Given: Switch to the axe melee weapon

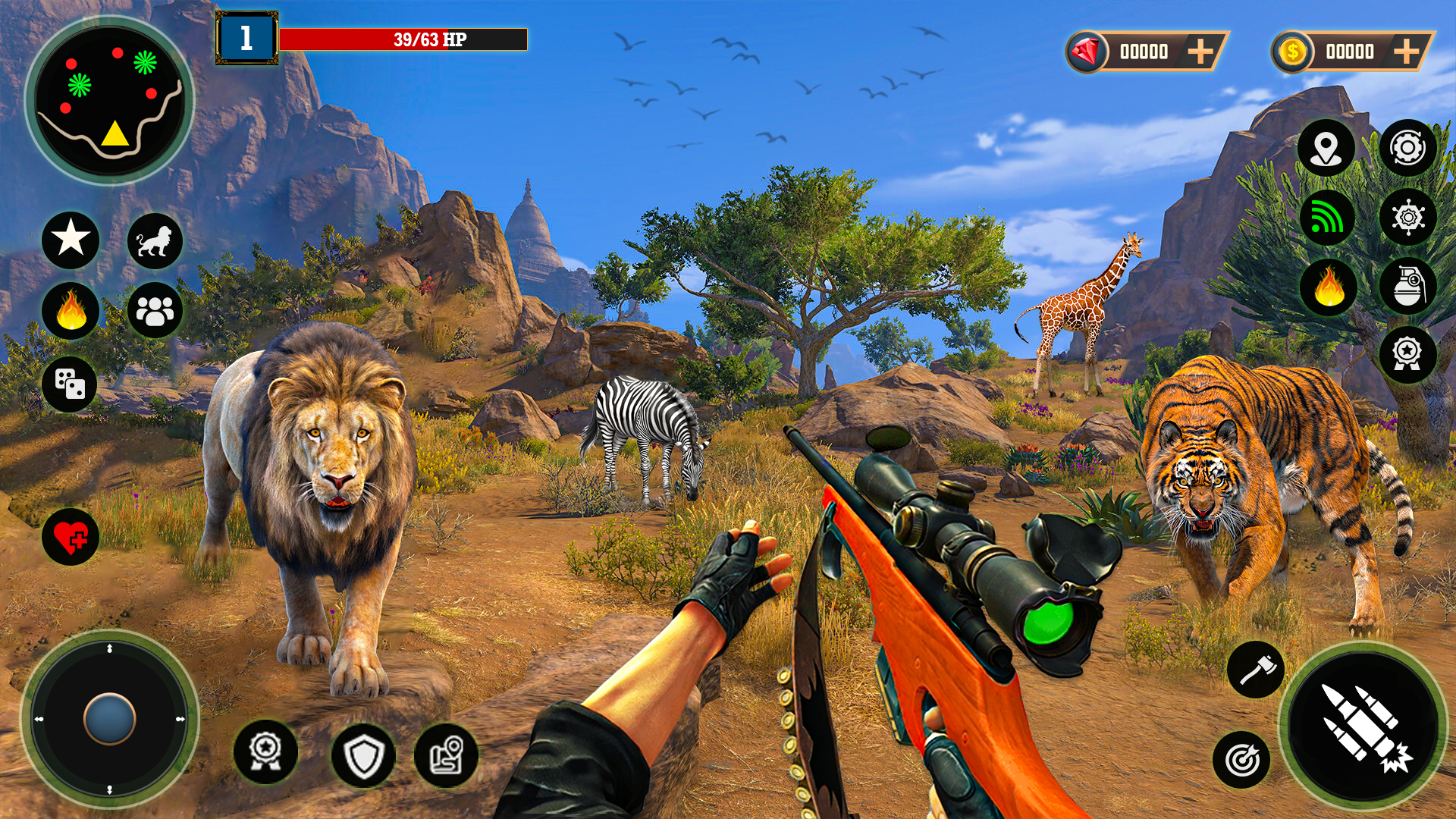Looking at the screenshot, I should (1256, 670).
